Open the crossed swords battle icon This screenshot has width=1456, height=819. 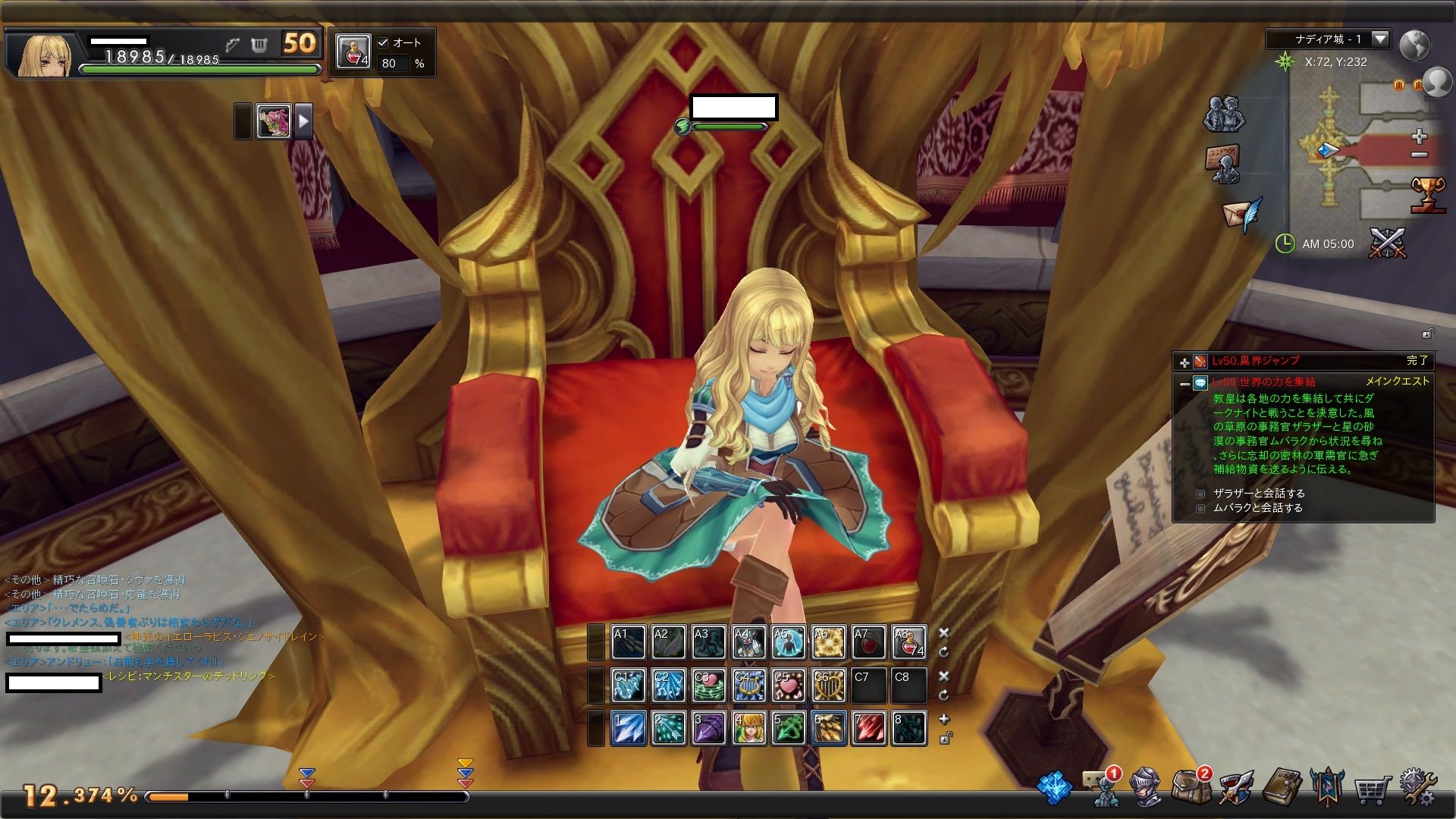(1387, 243)
